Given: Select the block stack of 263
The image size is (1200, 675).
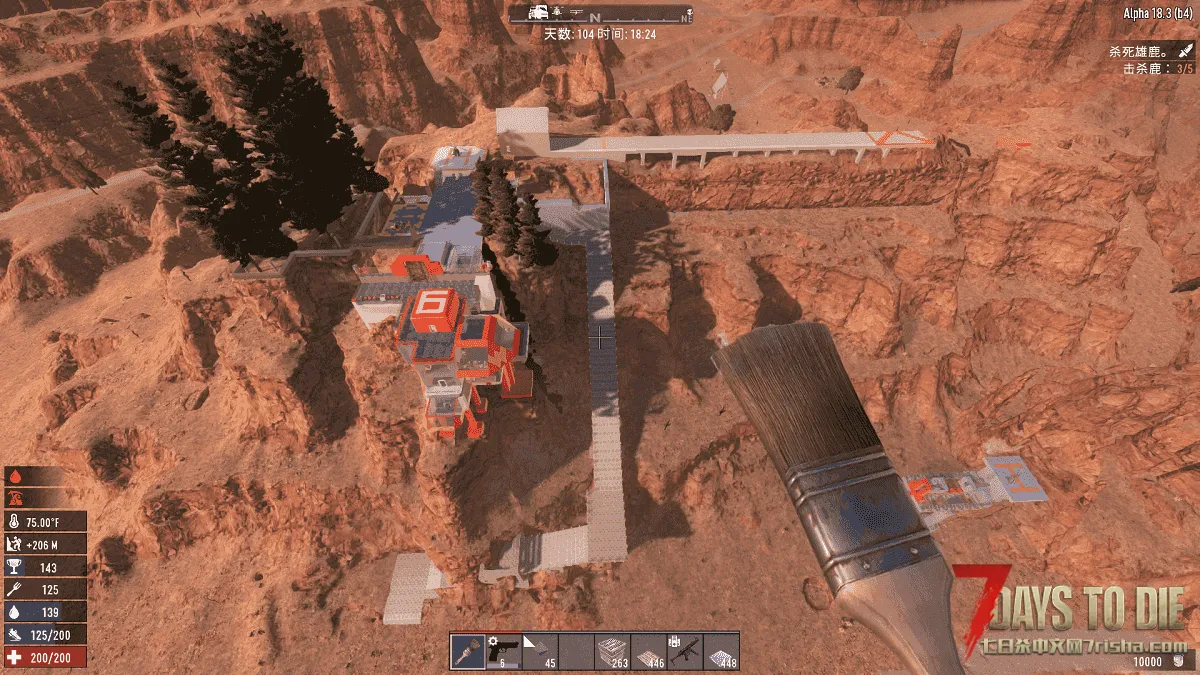Looking at the screenshot, I should point(613,651).
